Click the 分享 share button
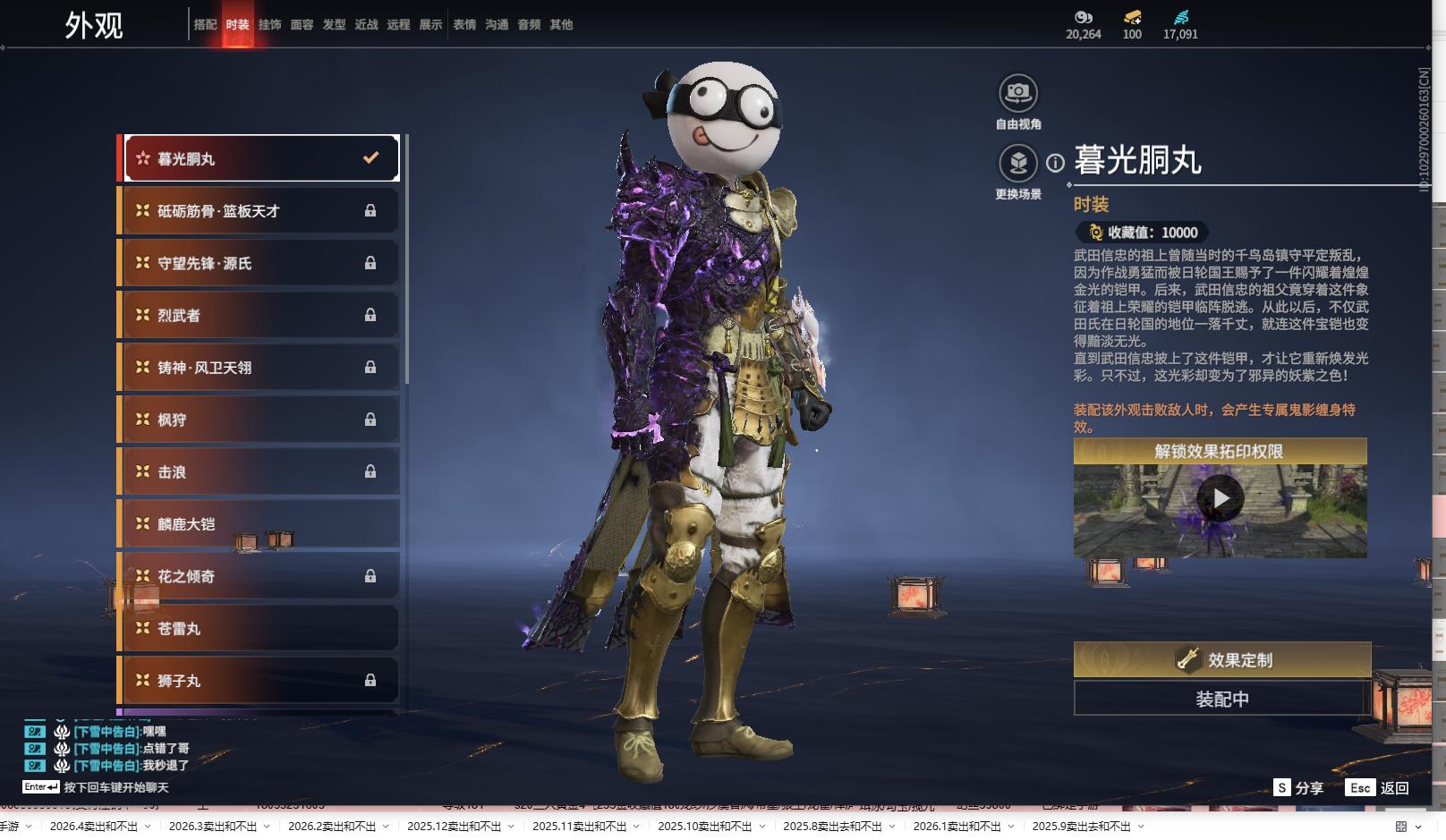This screenshot has width=1446, height=840. pyautogui.click(x=1298, y=788)
